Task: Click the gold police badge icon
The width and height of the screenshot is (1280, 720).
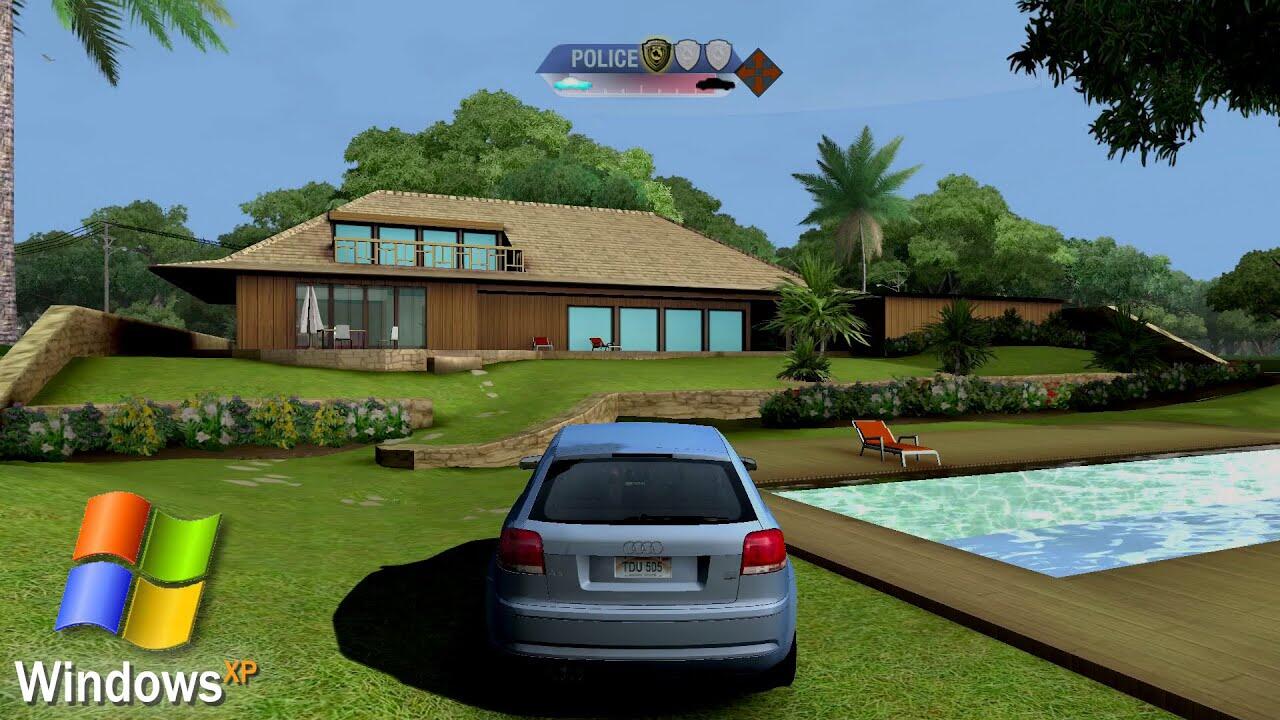Action: click(x=656, y=55)
